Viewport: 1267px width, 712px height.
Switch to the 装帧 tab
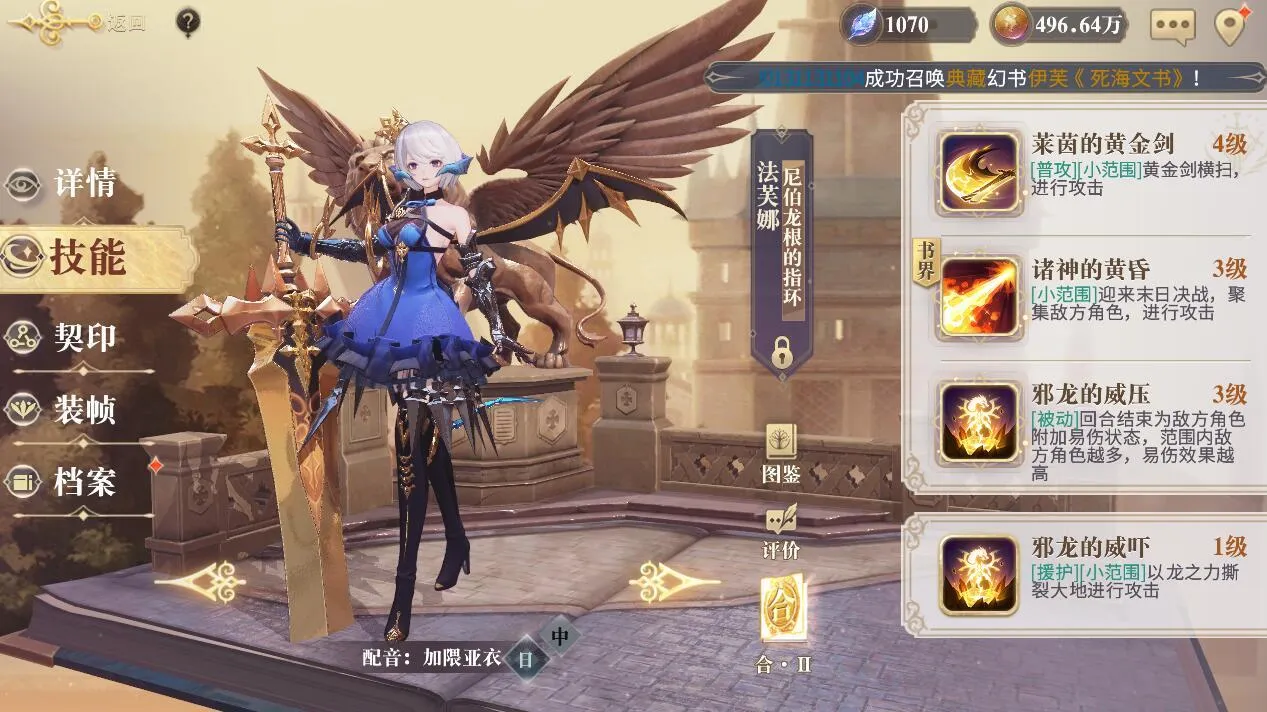[83, 409]
